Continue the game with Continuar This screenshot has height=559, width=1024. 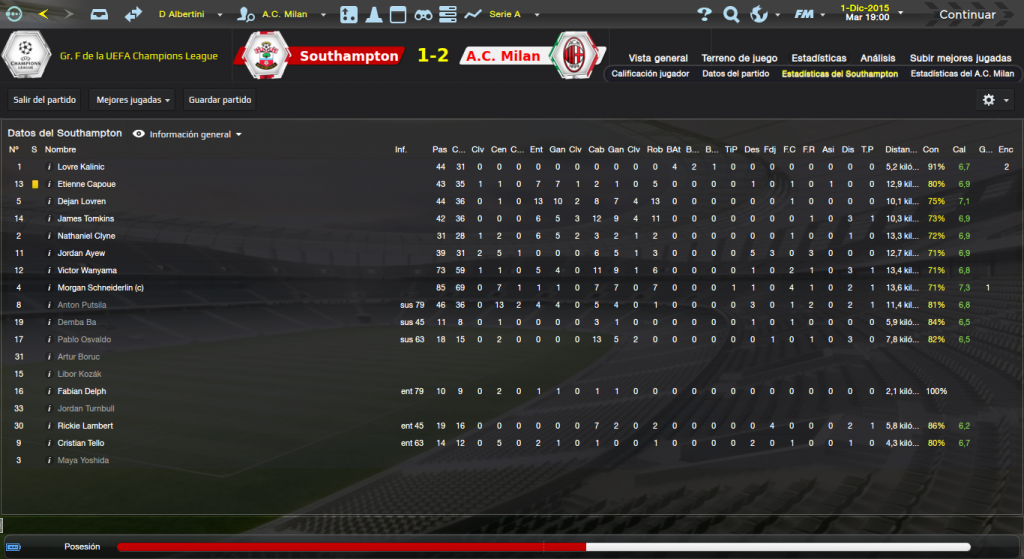click(966, 15)
